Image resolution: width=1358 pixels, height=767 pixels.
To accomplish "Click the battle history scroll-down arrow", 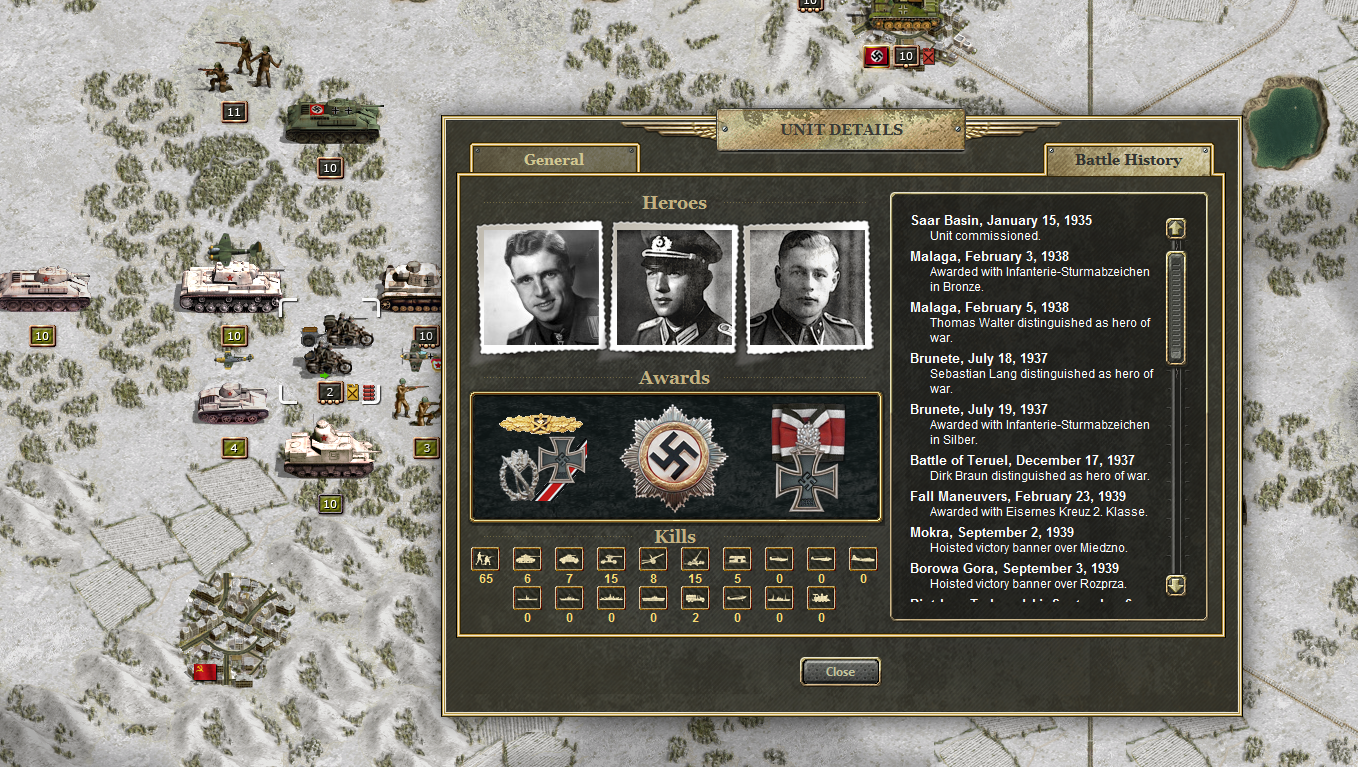I will [x=1176, y=585].
